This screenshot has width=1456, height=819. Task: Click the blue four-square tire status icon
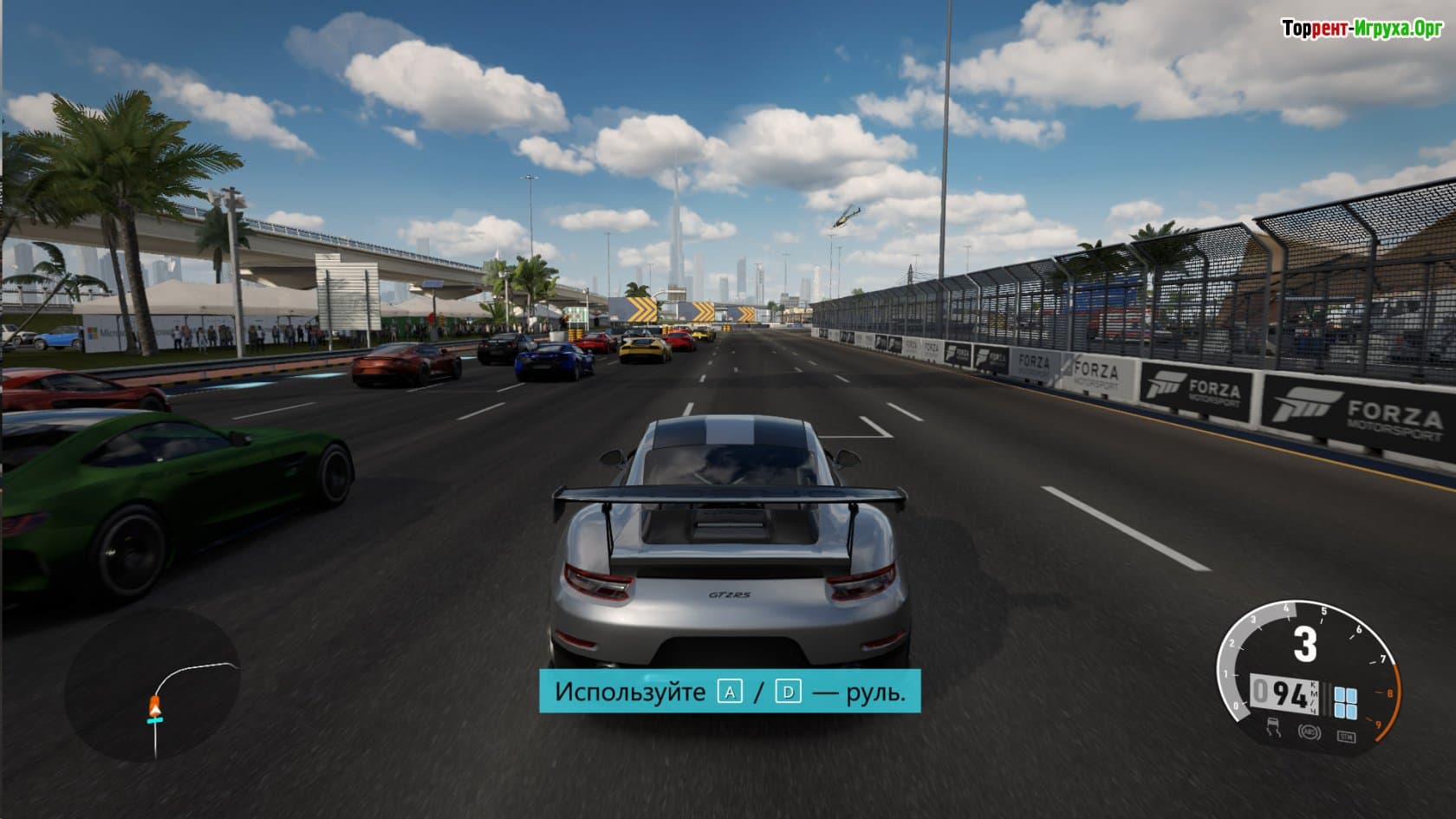point(1346,703)
